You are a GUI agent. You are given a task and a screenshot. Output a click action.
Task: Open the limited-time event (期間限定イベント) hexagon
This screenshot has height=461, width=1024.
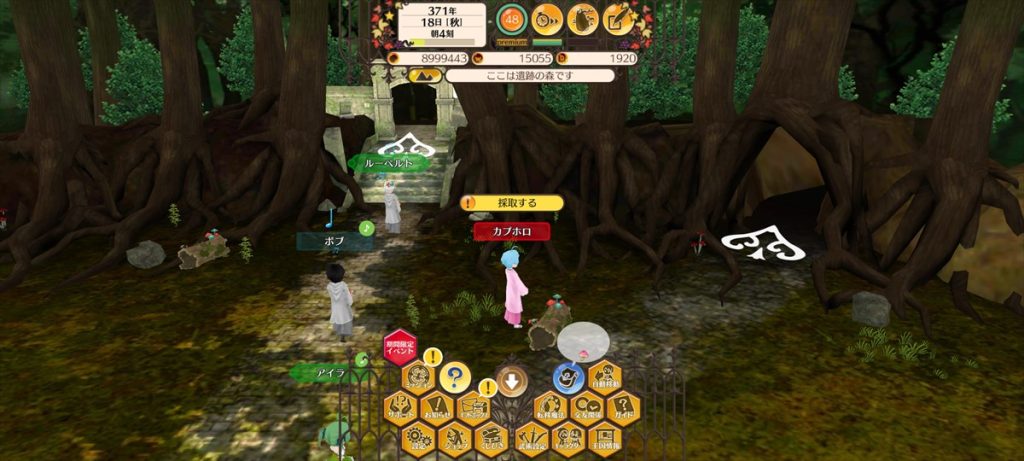[399, 349]
